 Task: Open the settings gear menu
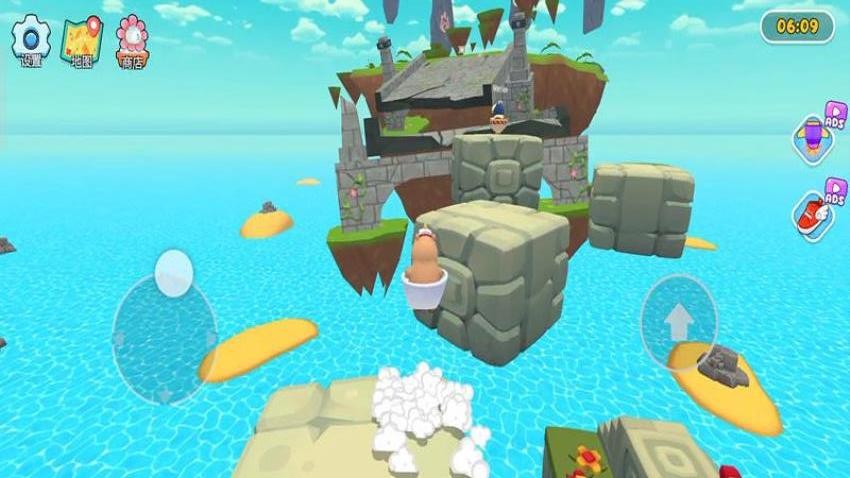pyautogui.click(x=31, y=40)
